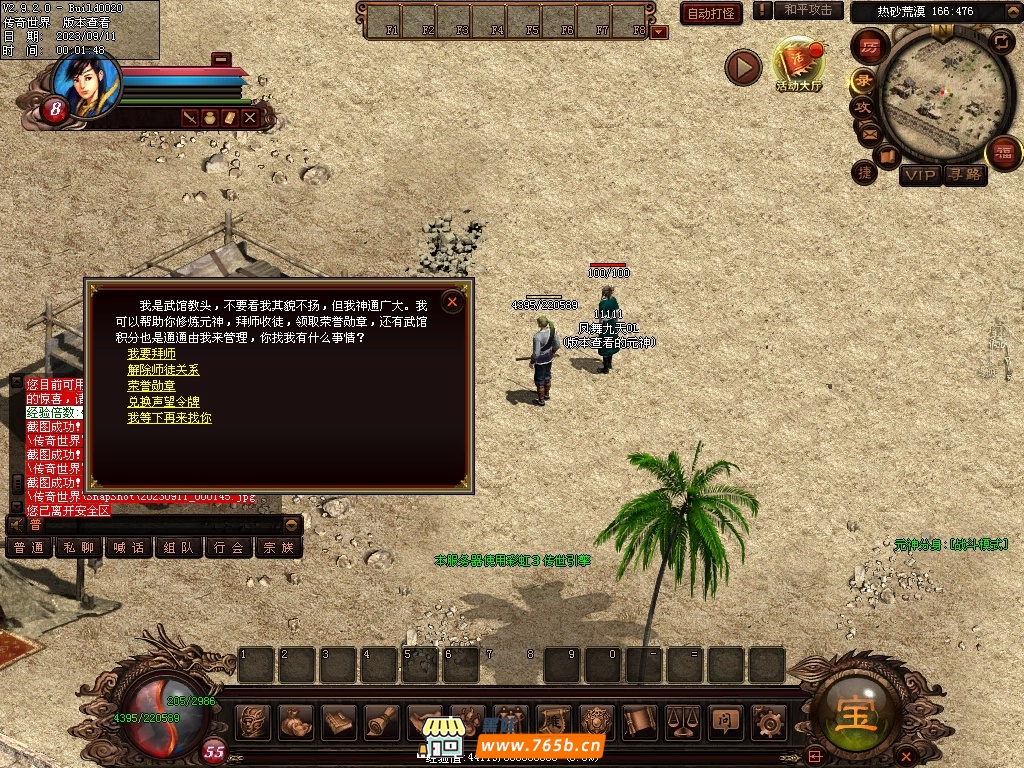Select 兑换声望令牌 in the dialogue
The image size is (1024, 768).
pos(163,402)
